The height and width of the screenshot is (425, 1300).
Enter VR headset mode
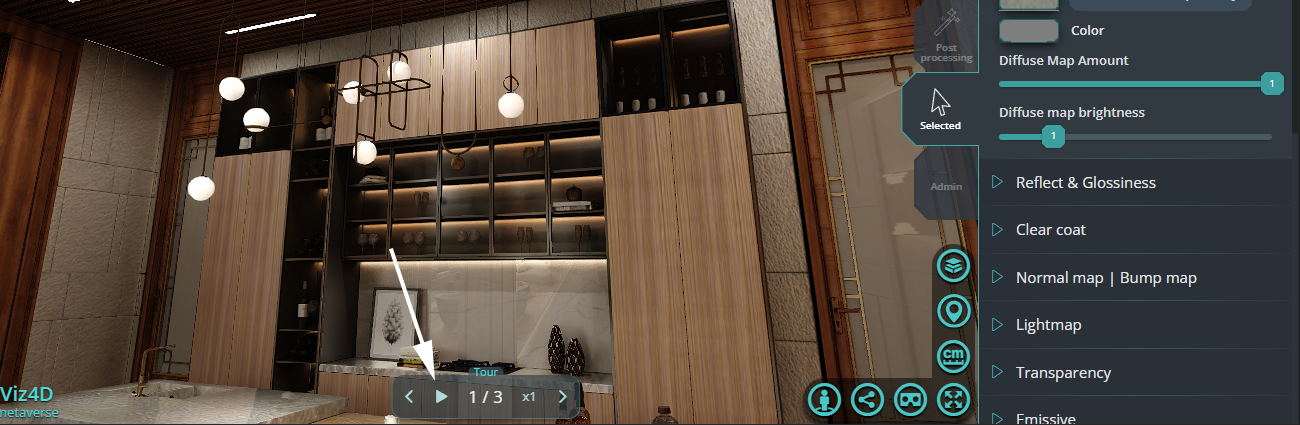click(x=910, y=400)
